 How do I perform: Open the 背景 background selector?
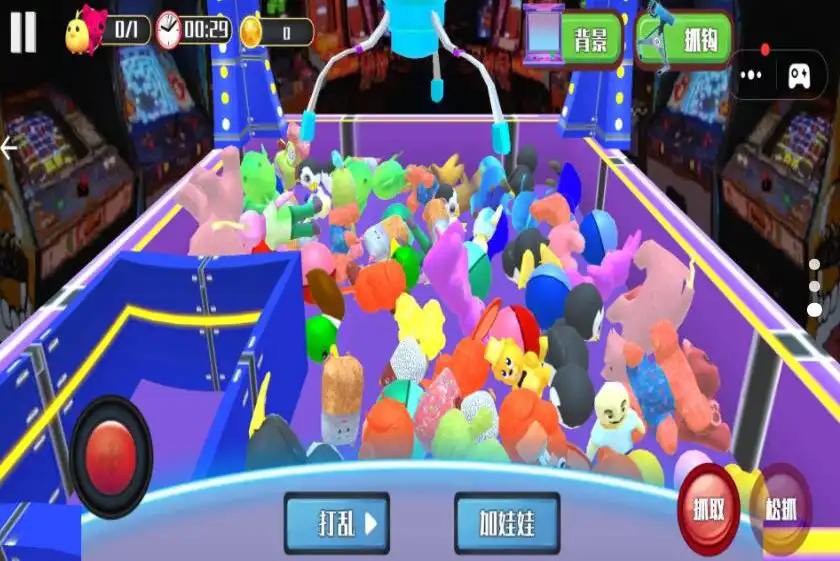(573, 38)
